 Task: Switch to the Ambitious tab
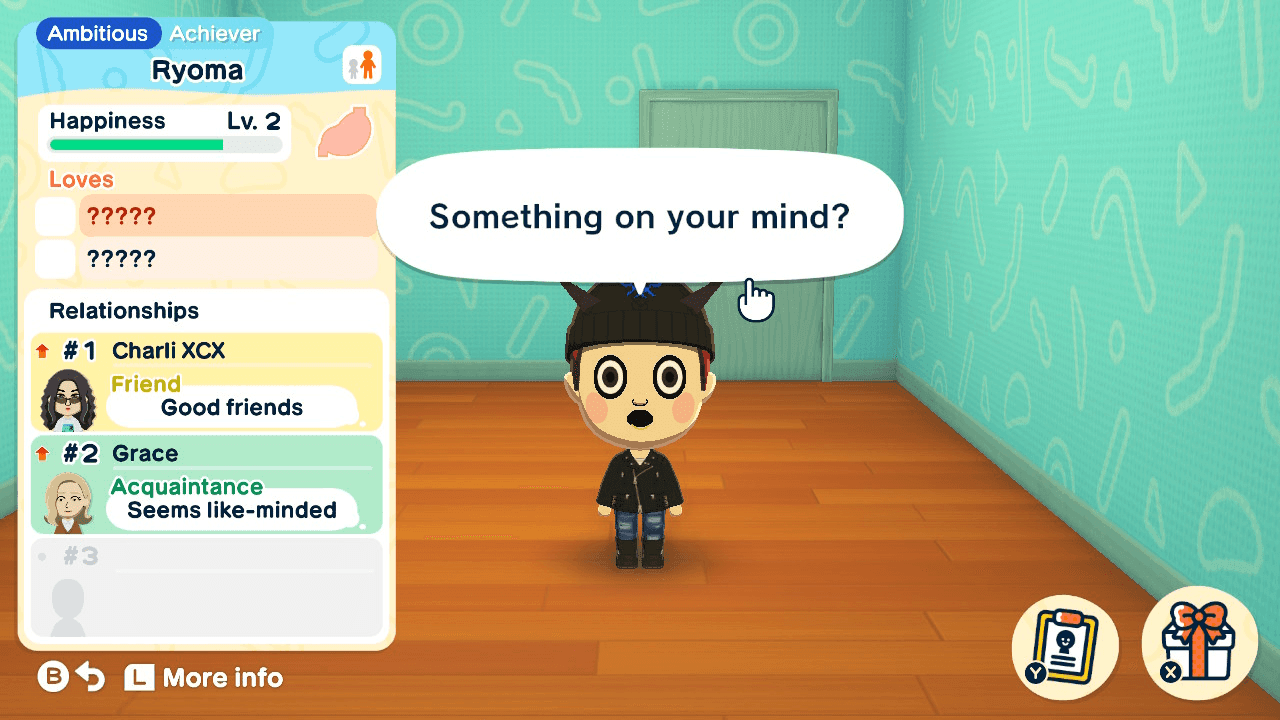[97, 33]
